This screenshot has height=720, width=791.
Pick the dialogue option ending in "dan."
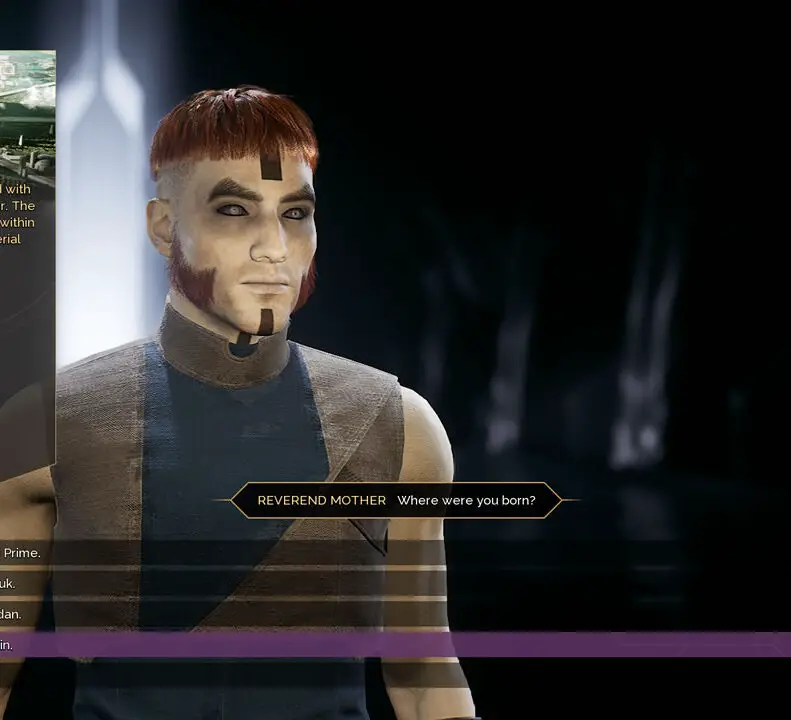point(12,614)
